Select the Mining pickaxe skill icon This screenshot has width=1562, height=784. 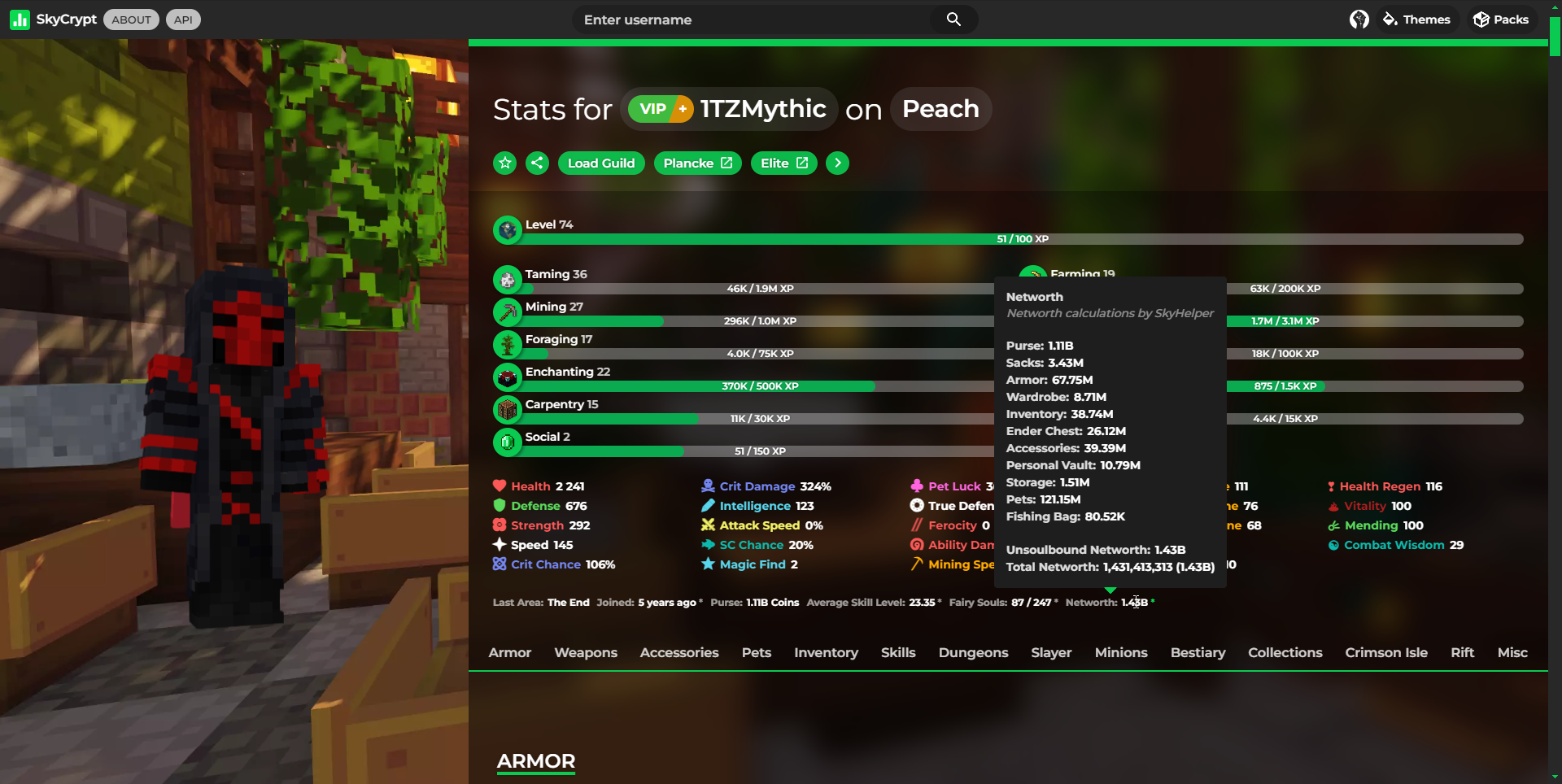point(507,311)
